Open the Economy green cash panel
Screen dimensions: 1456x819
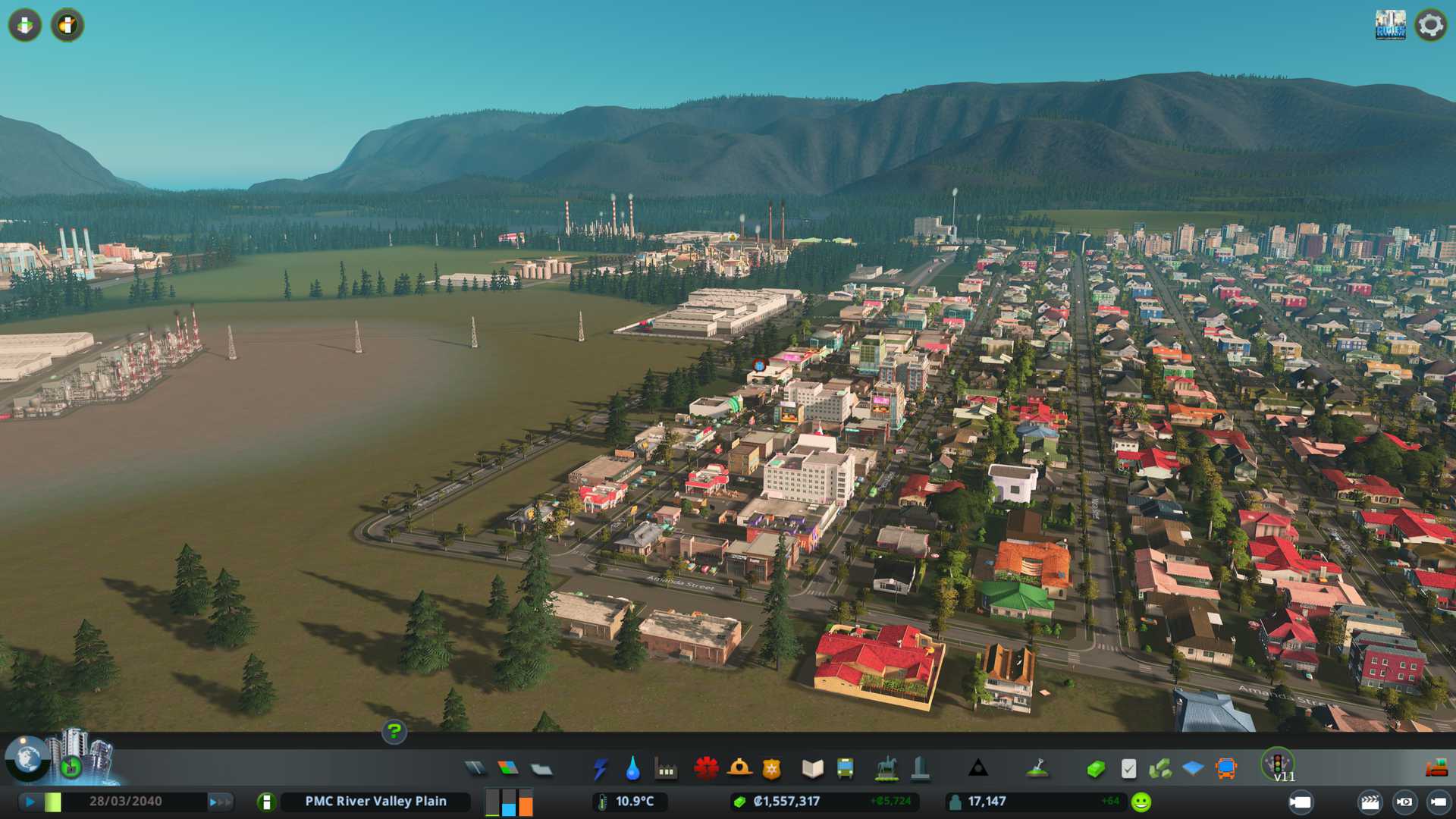click(x=1095, y=769)
